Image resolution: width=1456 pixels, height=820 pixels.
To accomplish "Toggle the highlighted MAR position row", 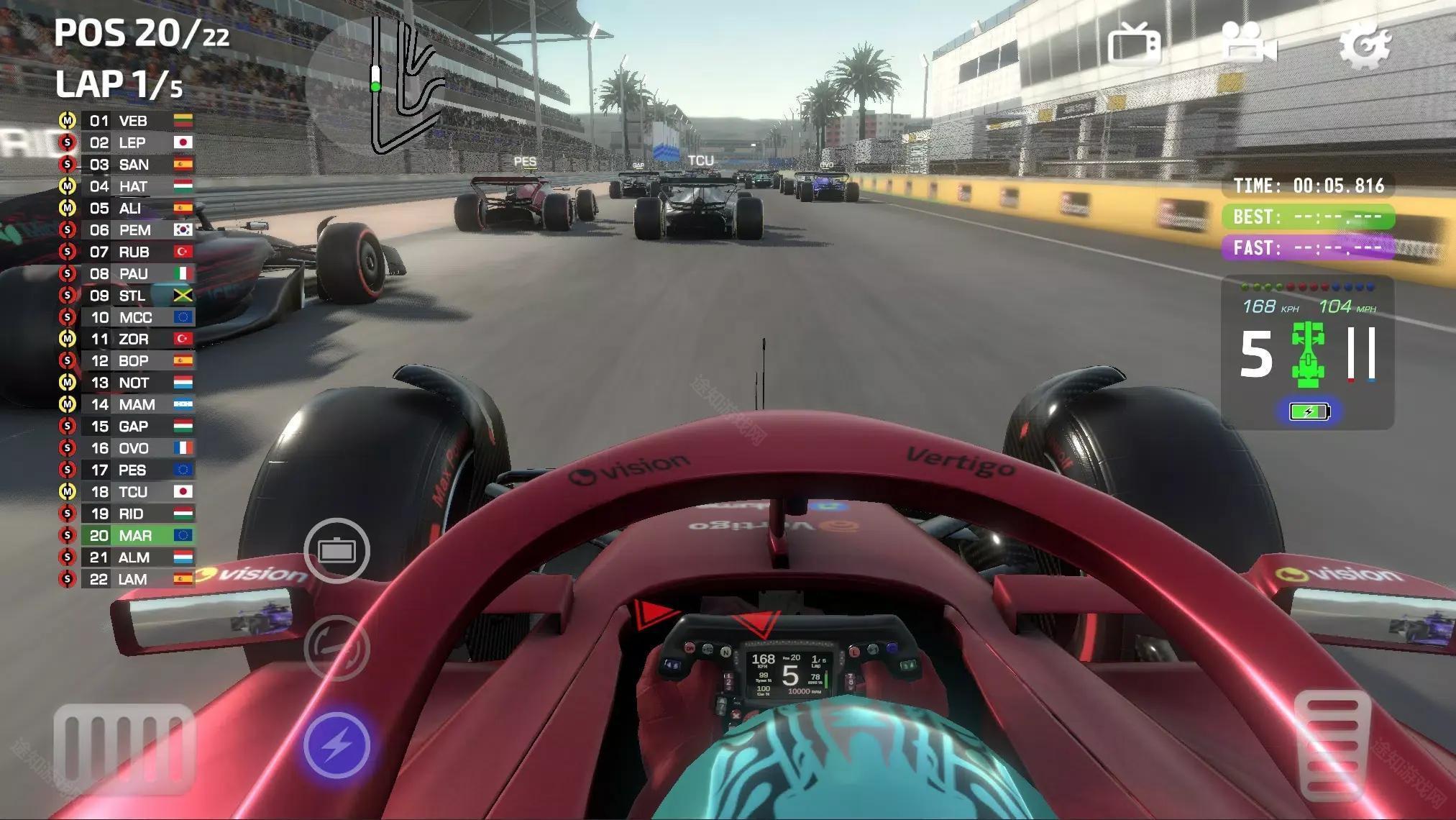I will [131, 535].
